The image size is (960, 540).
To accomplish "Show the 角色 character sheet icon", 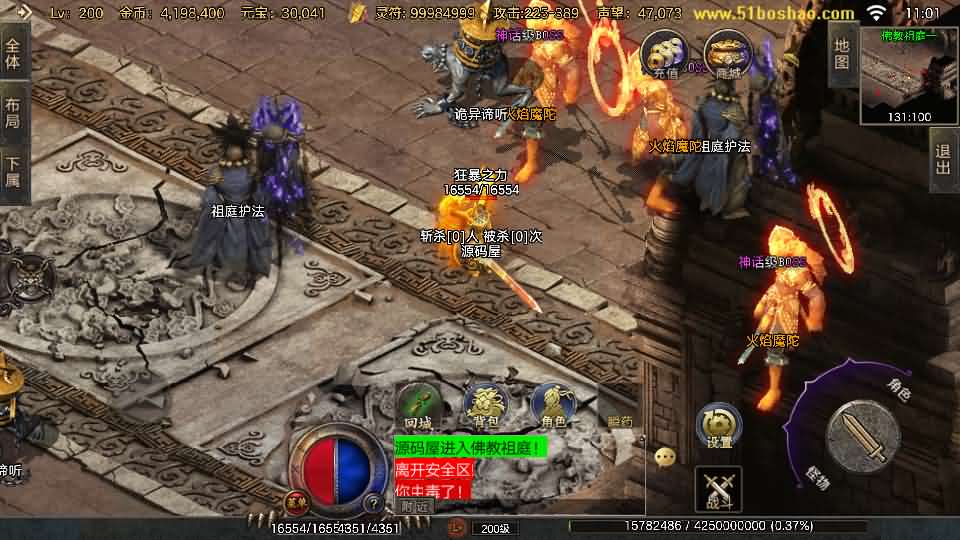I will coord(552,405).
